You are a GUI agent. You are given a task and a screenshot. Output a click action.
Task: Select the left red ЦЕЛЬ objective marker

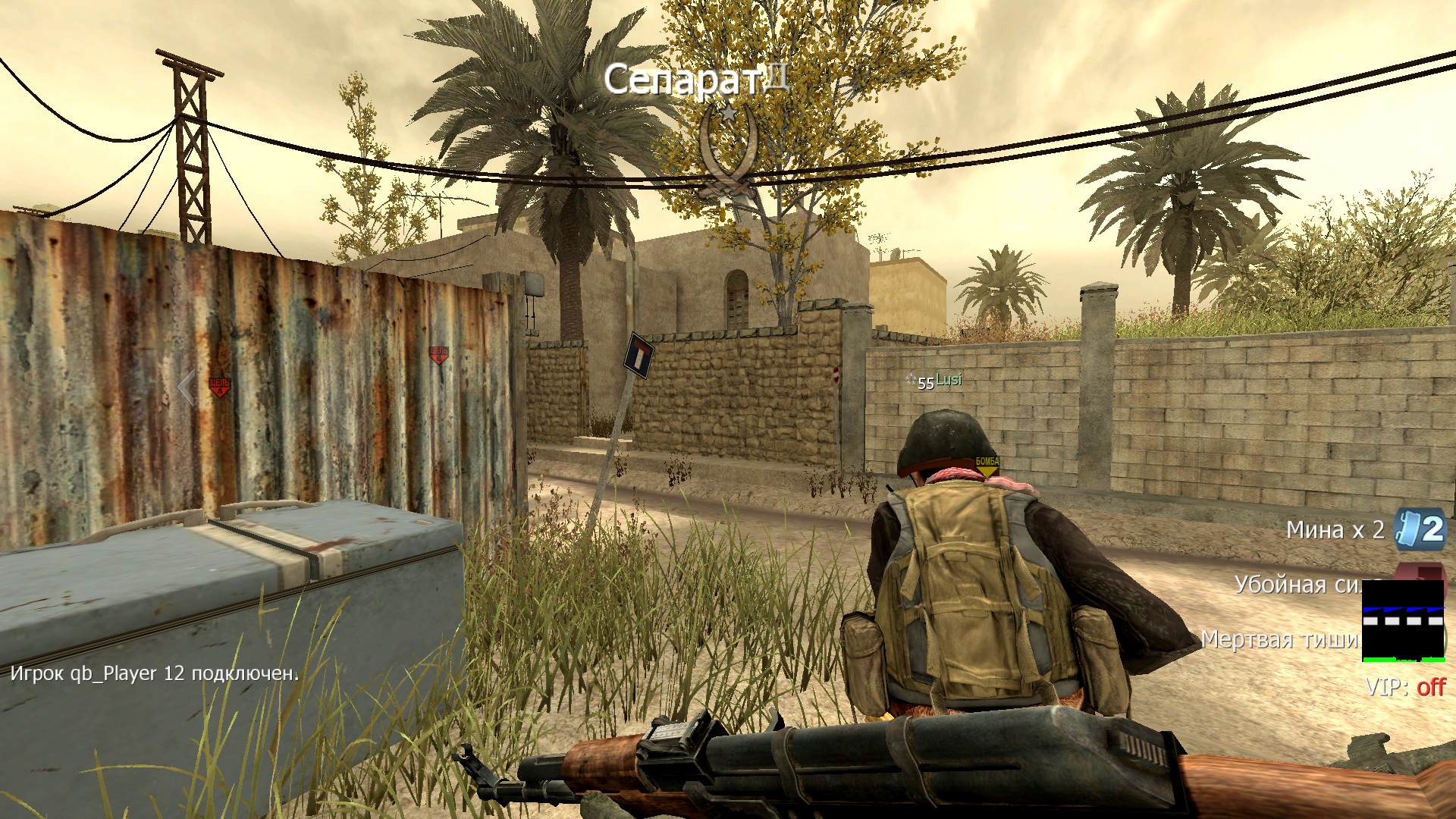[x=219, y=388]
